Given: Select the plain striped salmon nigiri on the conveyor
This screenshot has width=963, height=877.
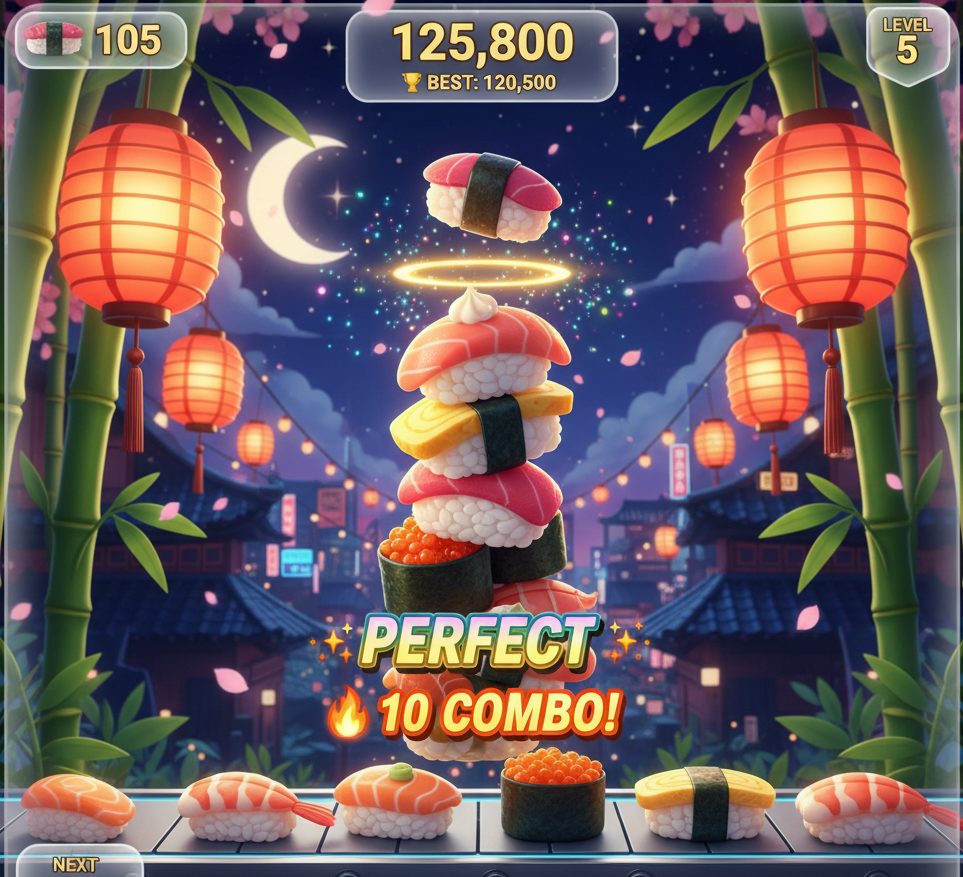Looking at the screenshot, I should point(77,806).
